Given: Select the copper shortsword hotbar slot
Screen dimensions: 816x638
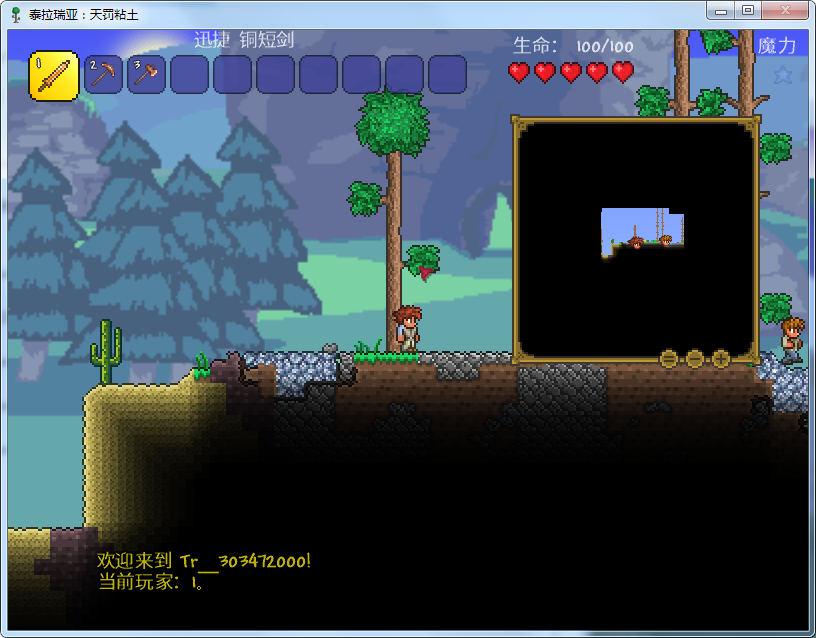Looking at the screenshot, I should pos(54,76).
